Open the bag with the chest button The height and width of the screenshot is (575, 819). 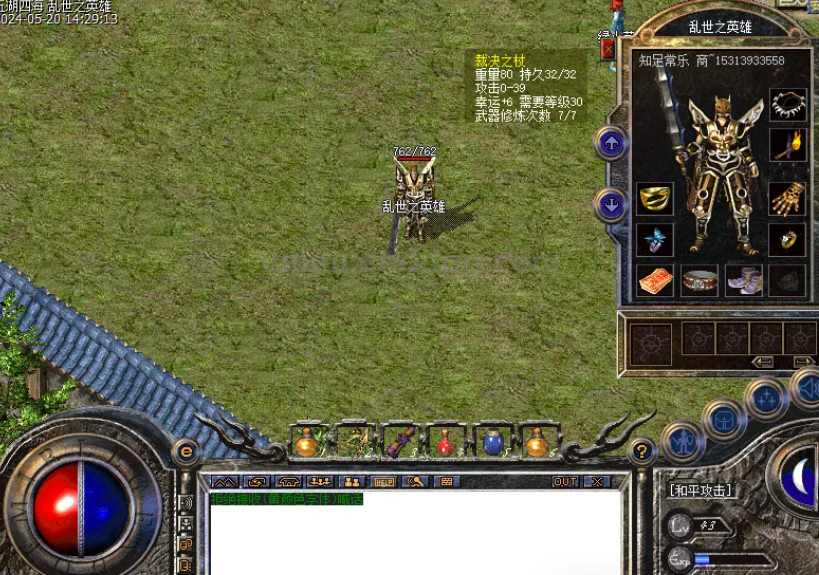(724, 418)
